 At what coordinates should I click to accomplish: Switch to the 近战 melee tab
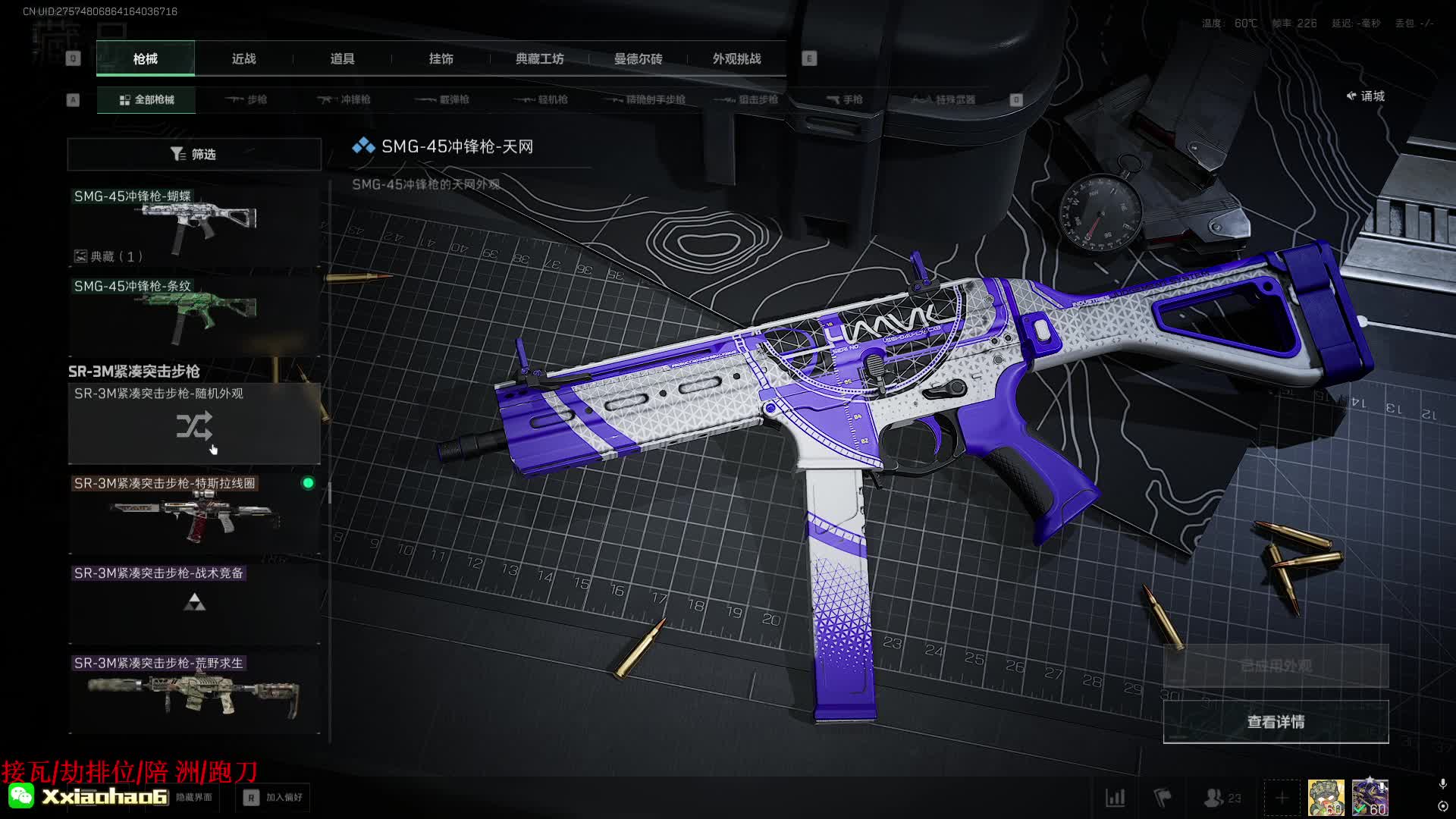[243, 58]
